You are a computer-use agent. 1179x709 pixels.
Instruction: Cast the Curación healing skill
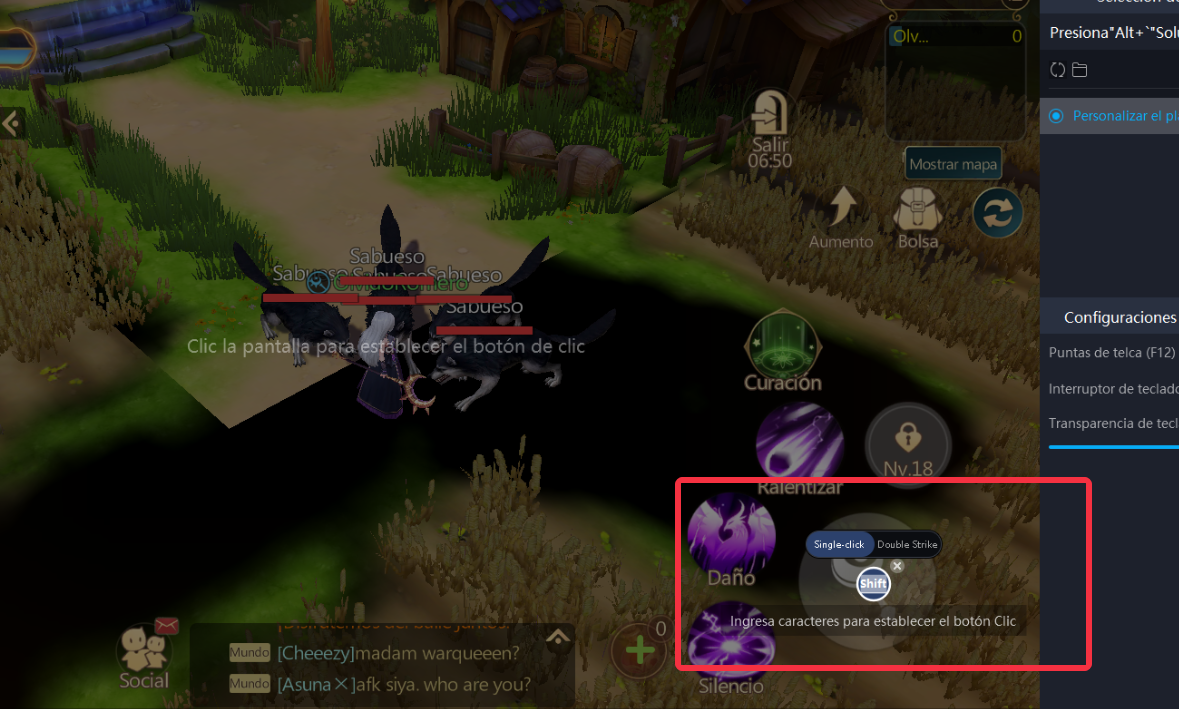click(783, 345)
